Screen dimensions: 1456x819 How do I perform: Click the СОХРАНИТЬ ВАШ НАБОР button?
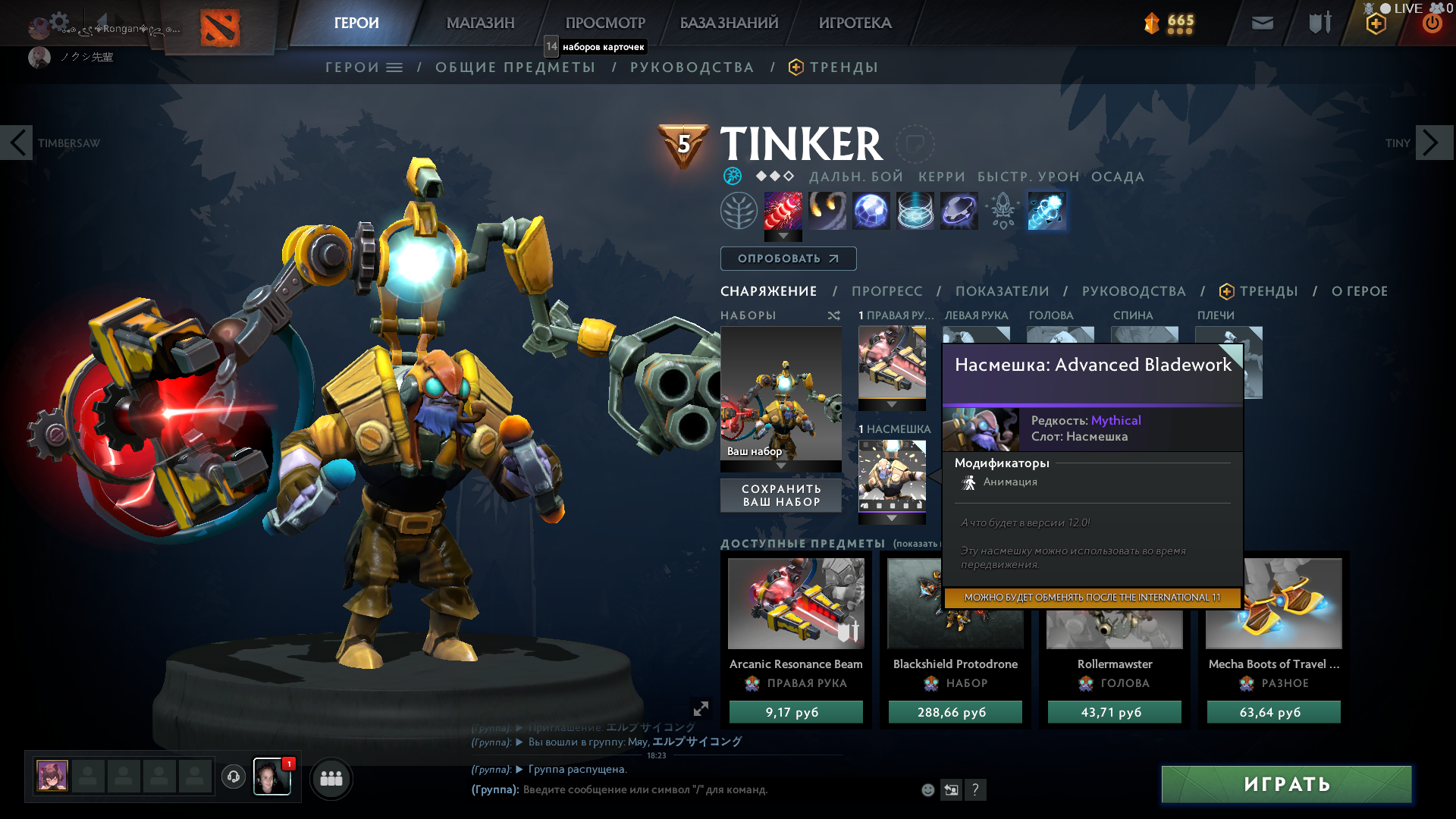[780, 494]
